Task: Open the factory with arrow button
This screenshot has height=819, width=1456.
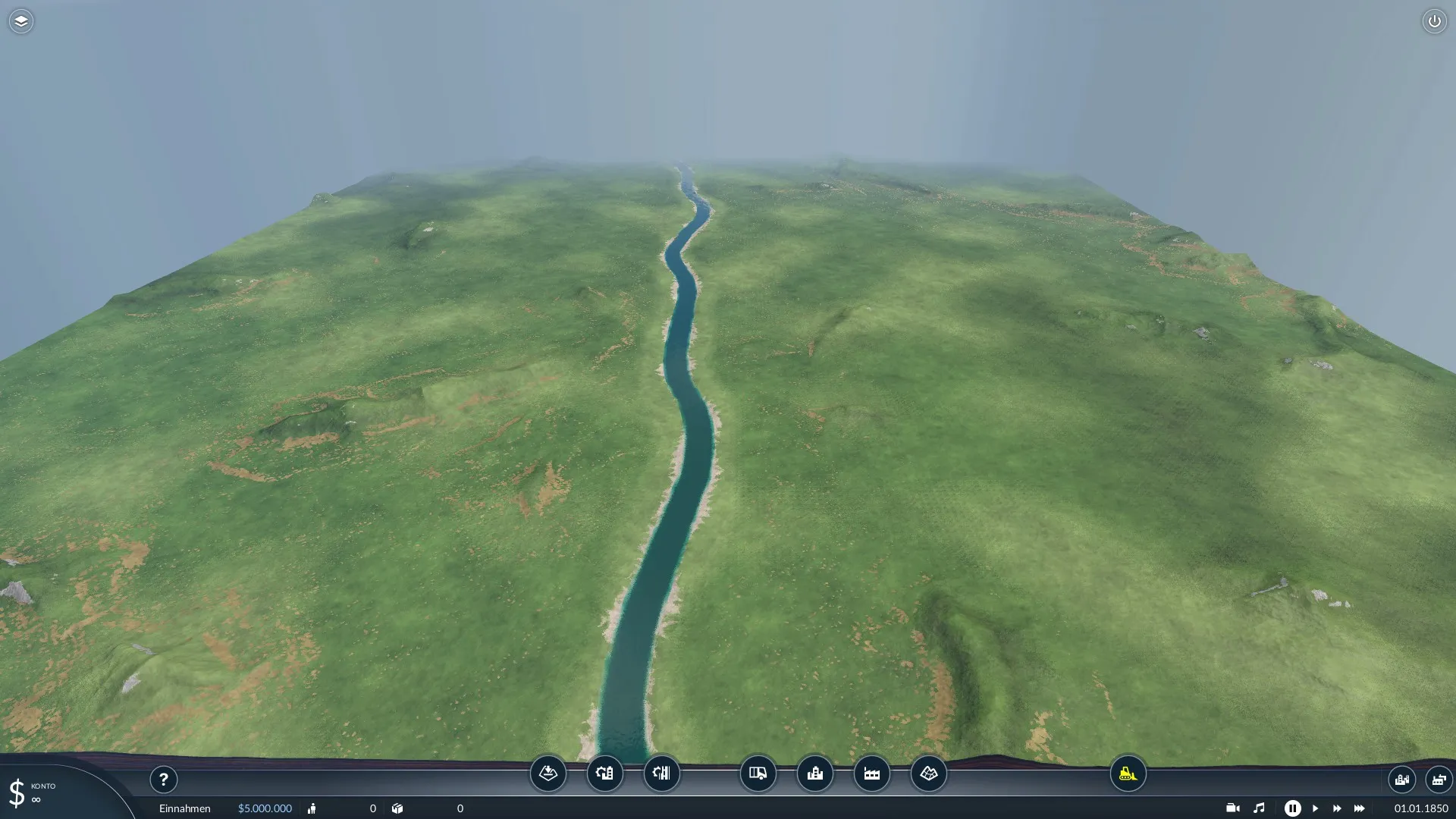Action: pyautogui.click(x=1439, y=780)
